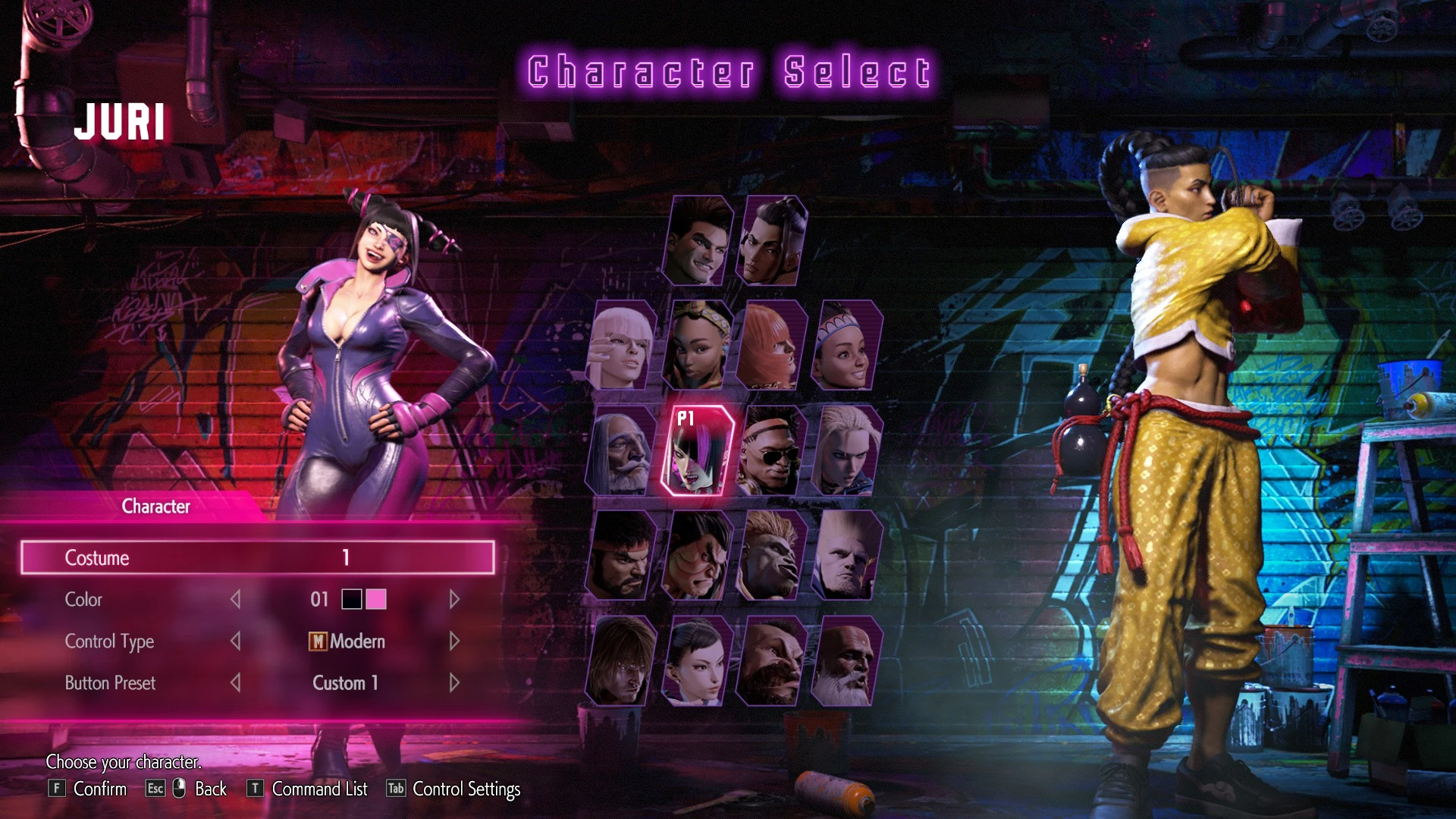
Task: Select Luke's portrait in the roster
Action: click(x=698, y=241)
